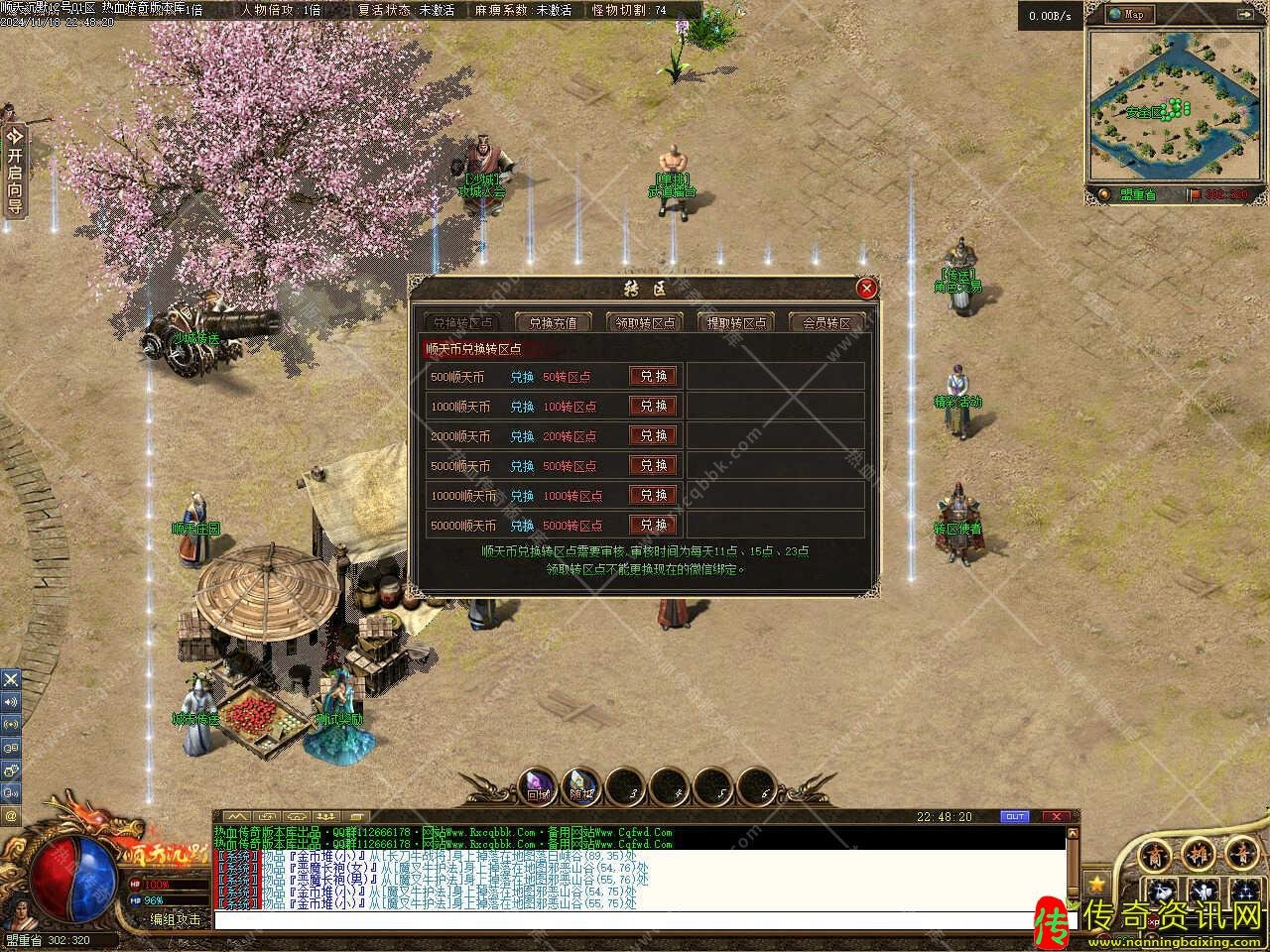Click 兑换 on the 5000顺天币 row
This screenshot has width=1270, height=952.
pos(653,466)
